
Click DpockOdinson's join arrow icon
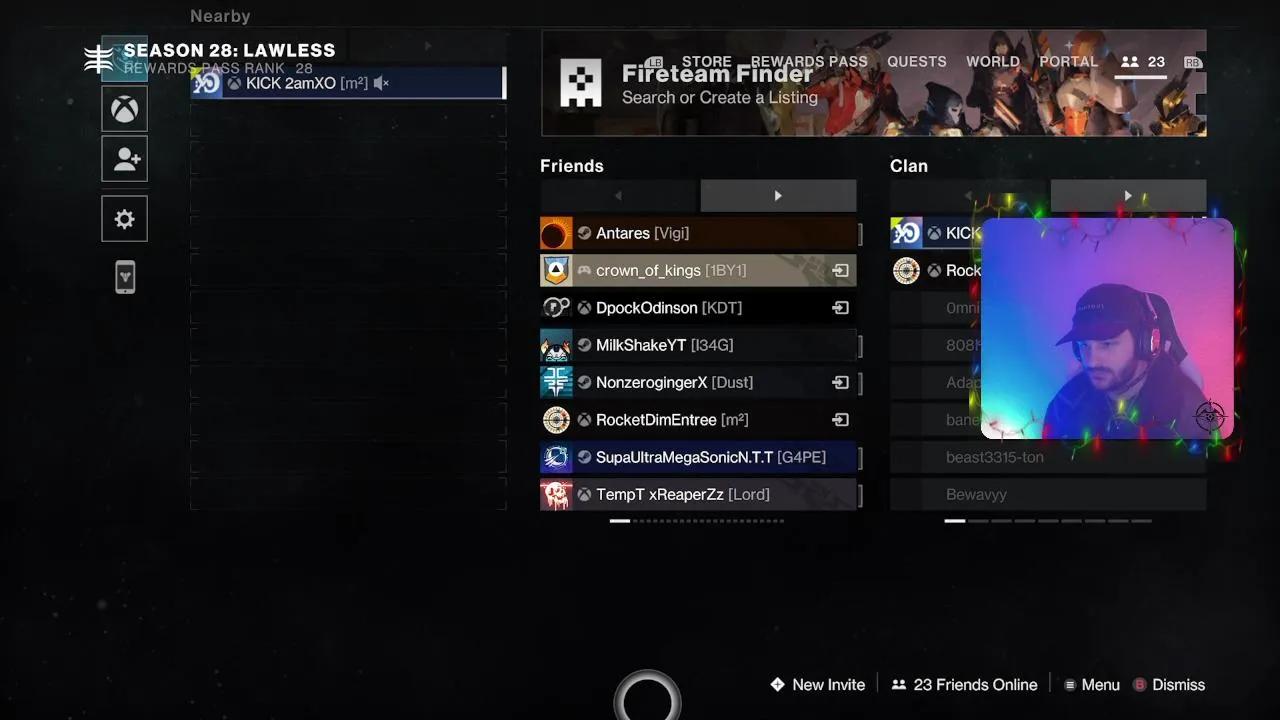(839, 308)
